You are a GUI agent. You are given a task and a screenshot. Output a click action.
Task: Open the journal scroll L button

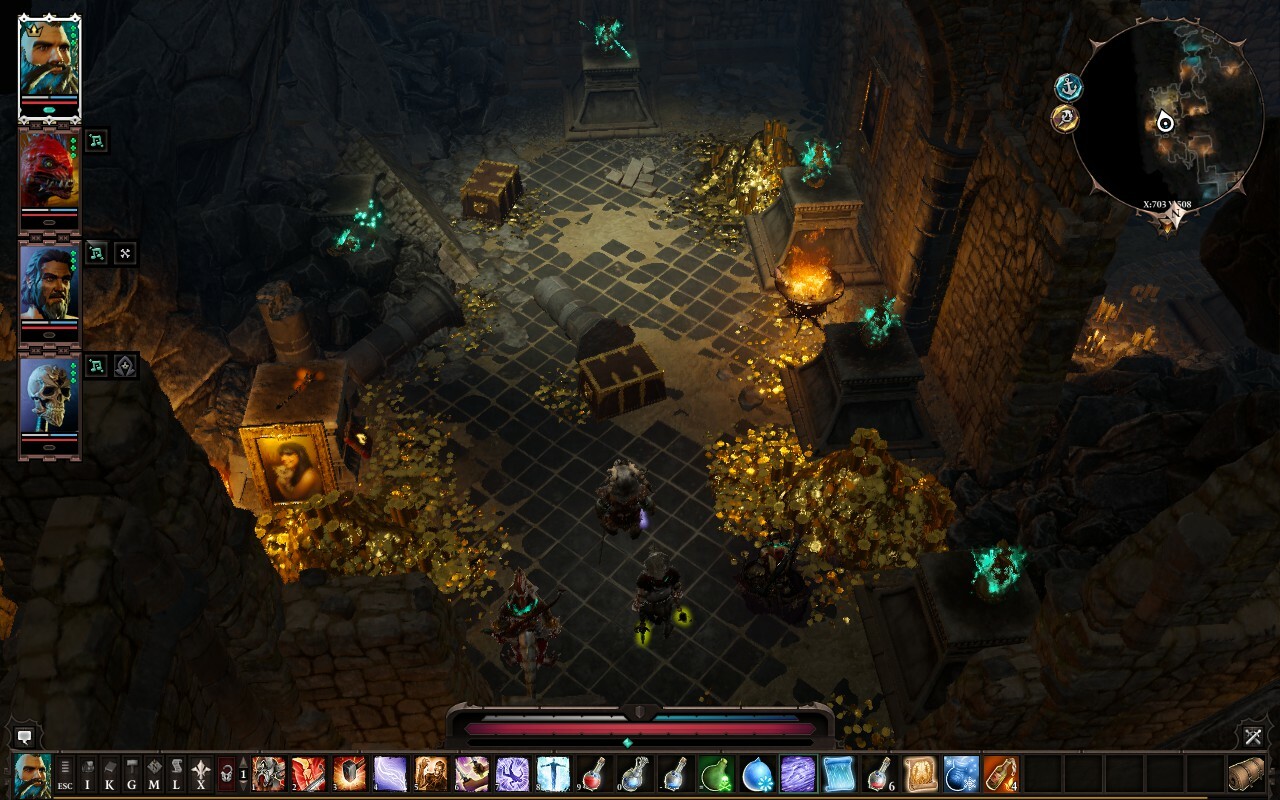coord(176,774)
